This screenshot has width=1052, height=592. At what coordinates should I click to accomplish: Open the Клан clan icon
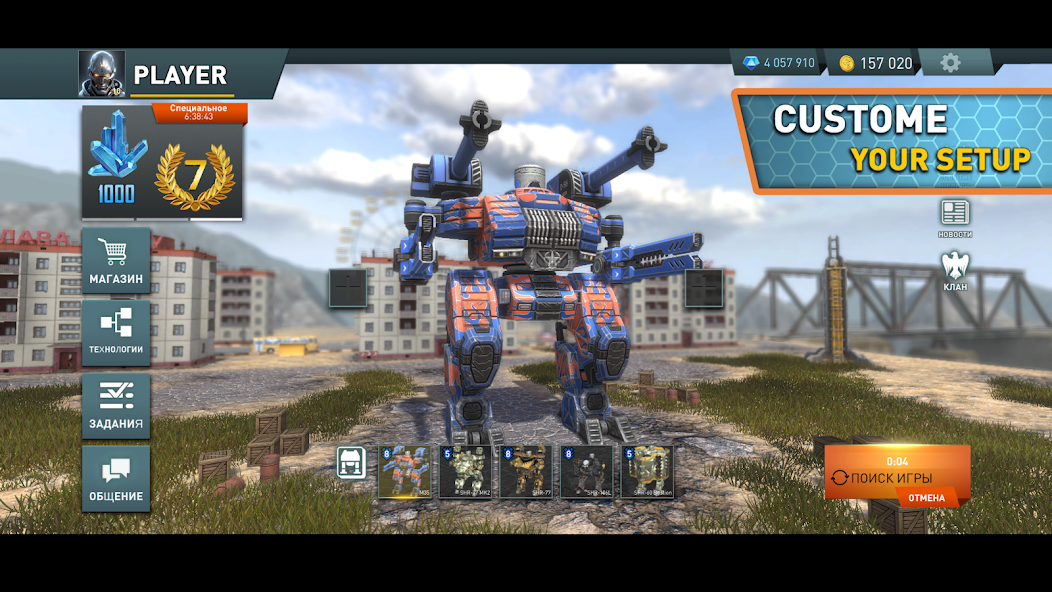(954, 271)
